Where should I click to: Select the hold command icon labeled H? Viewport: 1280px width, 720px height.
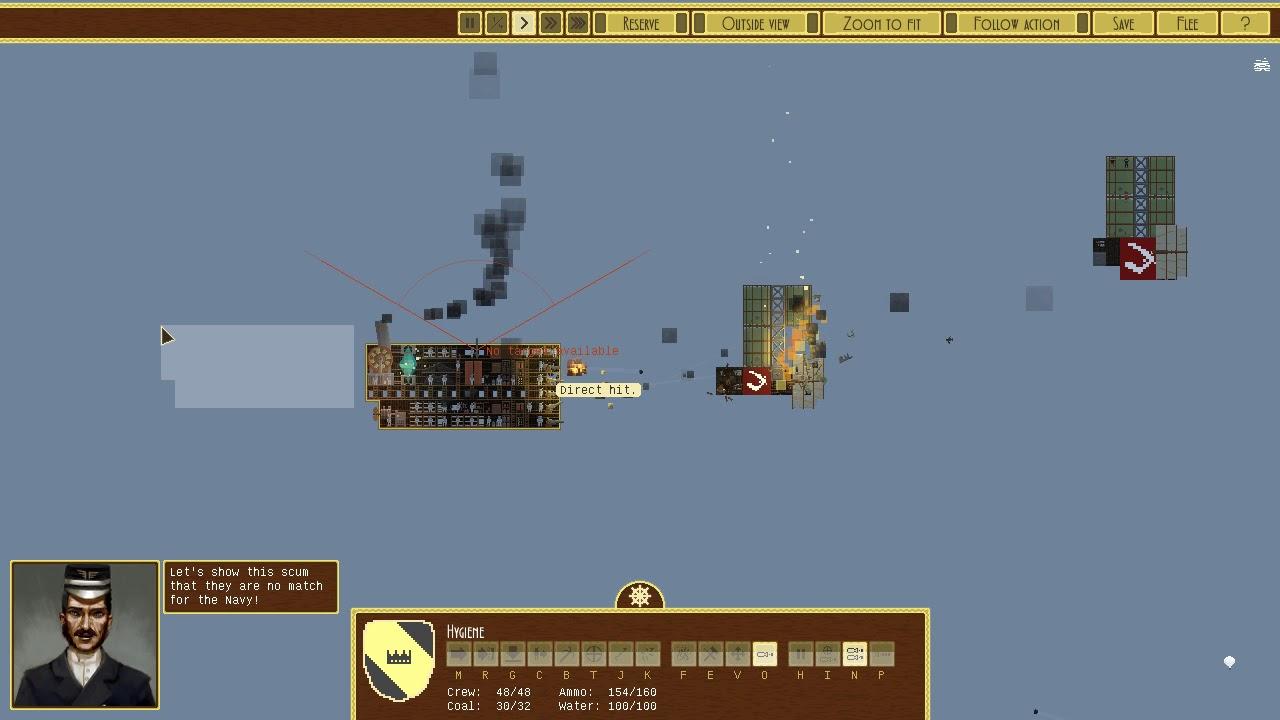(x=800, y=655)
